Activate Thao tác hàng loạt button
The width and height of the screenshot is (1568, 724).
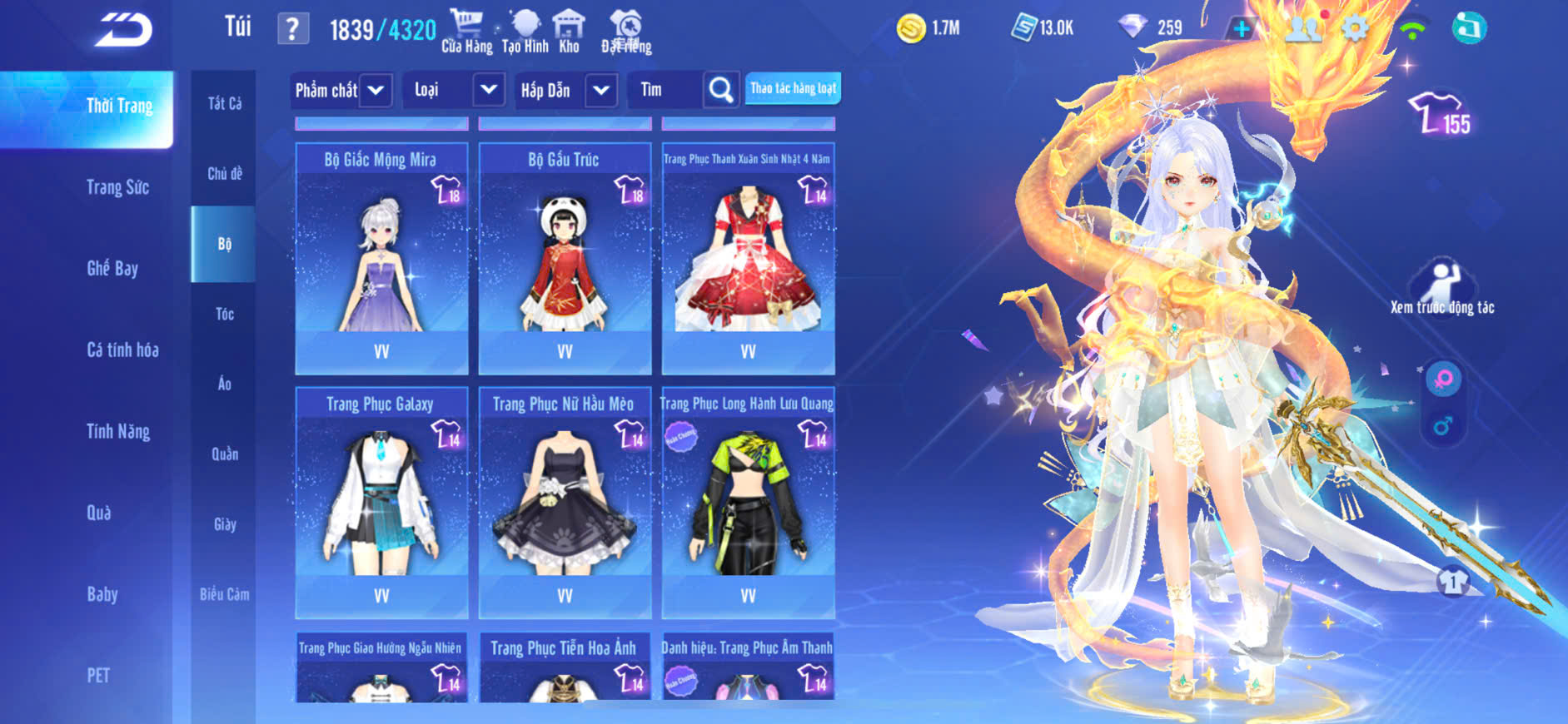coord(793,88)
